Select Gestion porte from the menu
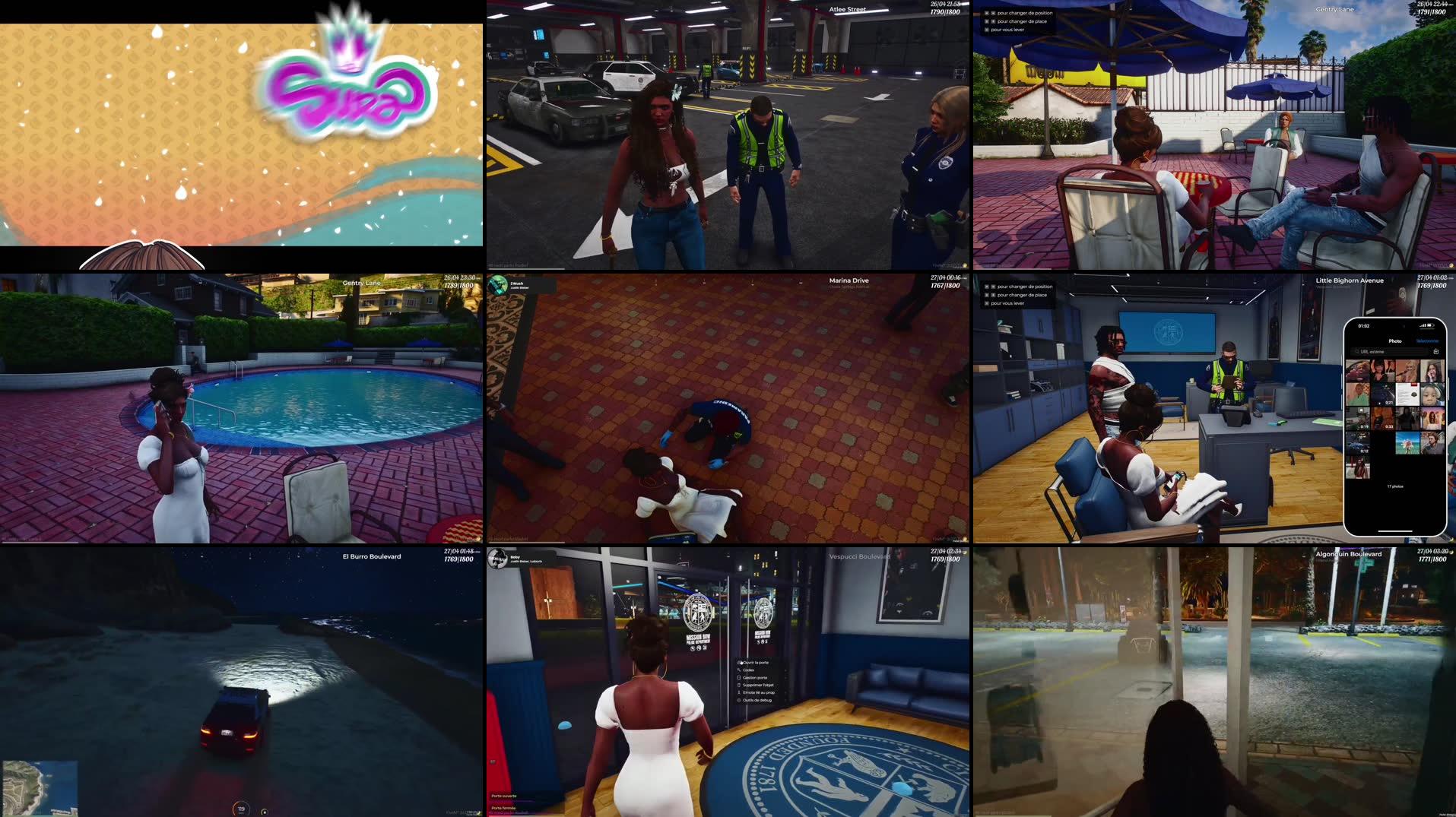Image resolution: width=1456 pixels, height=817 pixels. (755, 678)
